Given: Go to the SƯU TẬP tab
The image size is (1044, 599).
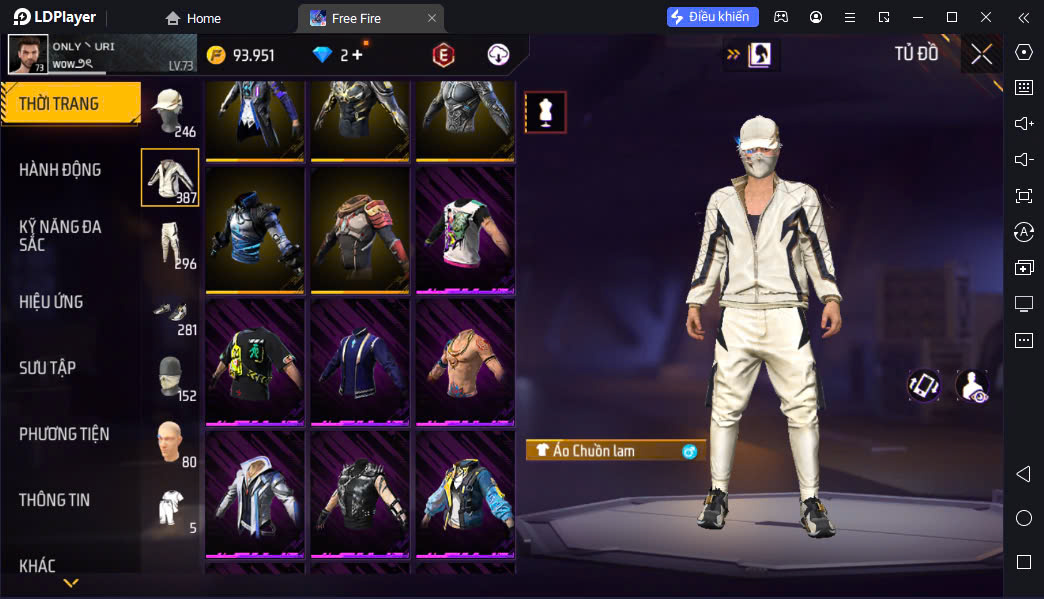Looking at the screenshot, I should [x=47, y=368].
